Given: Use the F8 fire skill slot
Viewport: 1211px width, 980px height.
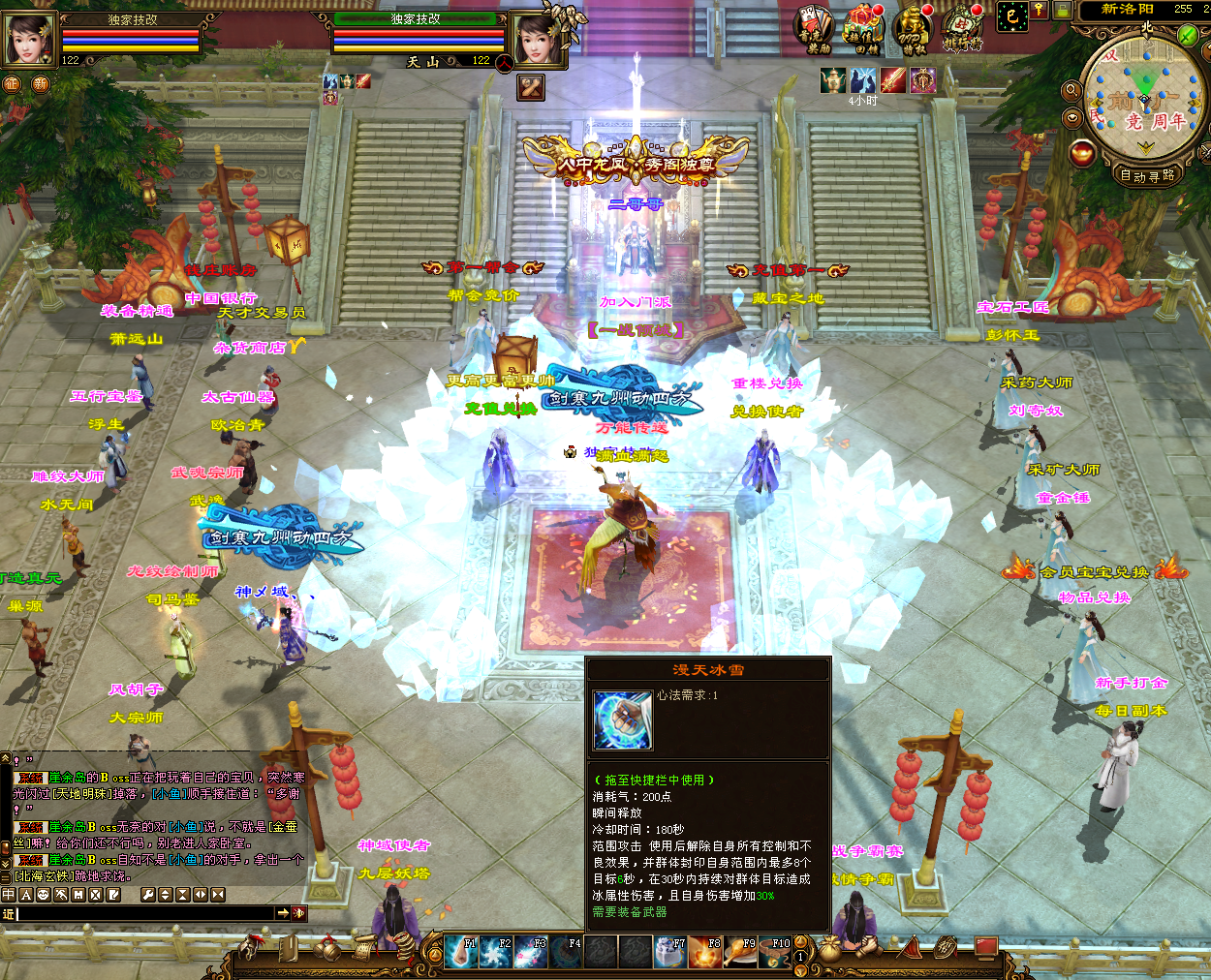Looking at the screenshot, I should 704,952.
